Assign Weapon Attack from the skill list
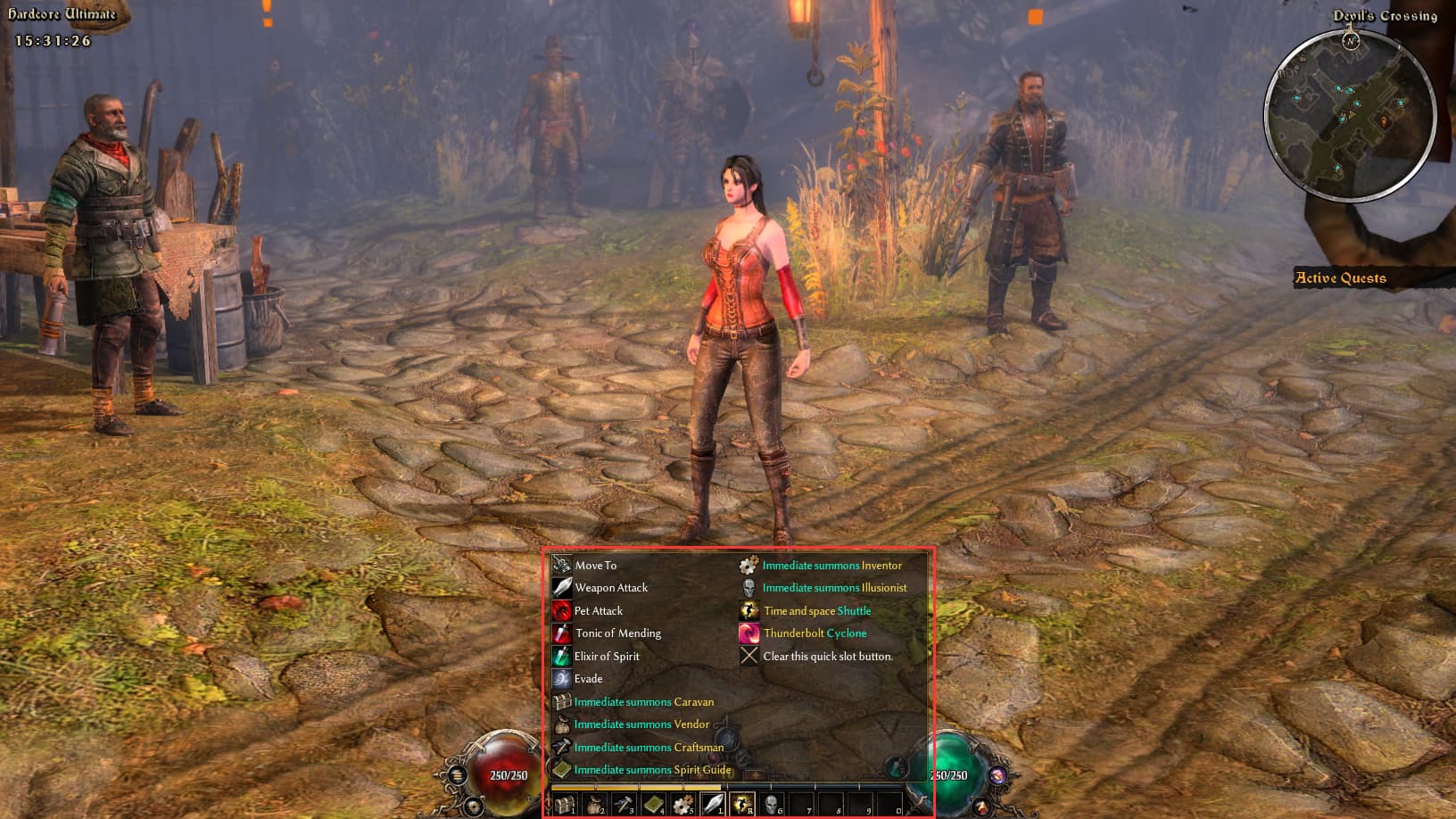This screenshot has height=819, width=1456. (610, 588)
